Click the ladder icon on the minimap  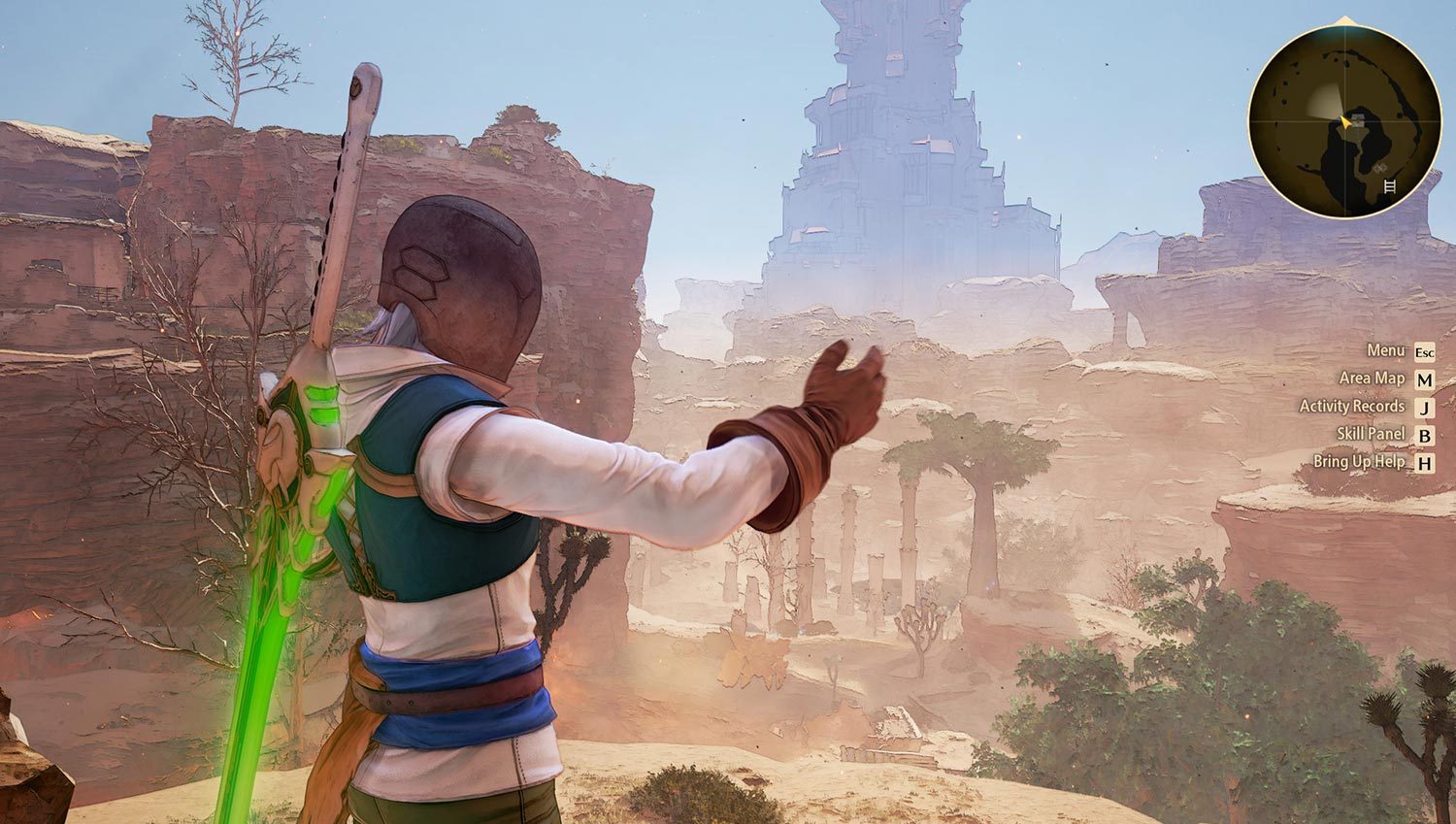pyautogui.click(x=1390, y=186)
